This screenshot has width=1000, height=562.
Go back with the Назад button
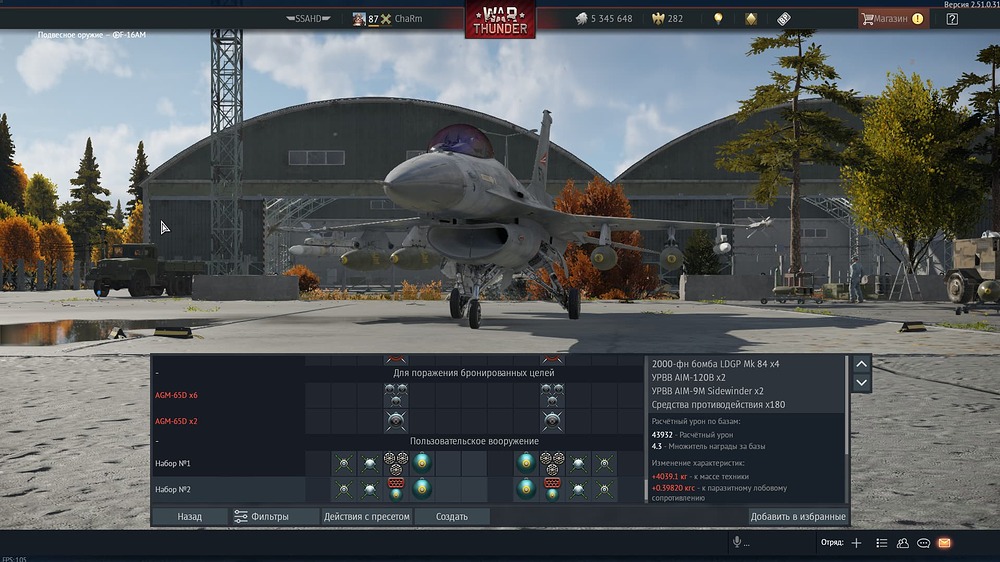[x=189, y=517]
